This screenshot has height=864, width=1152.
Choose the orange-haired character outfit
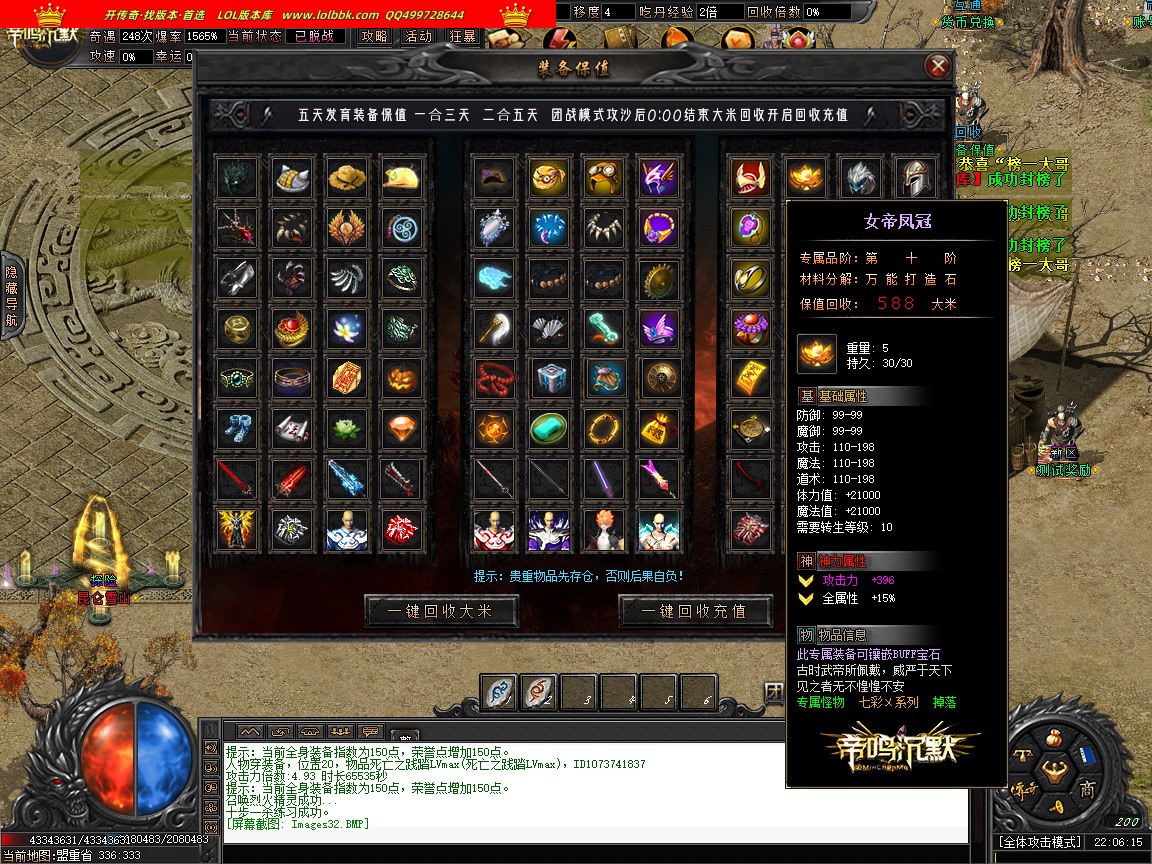click(x=604, y=529)
